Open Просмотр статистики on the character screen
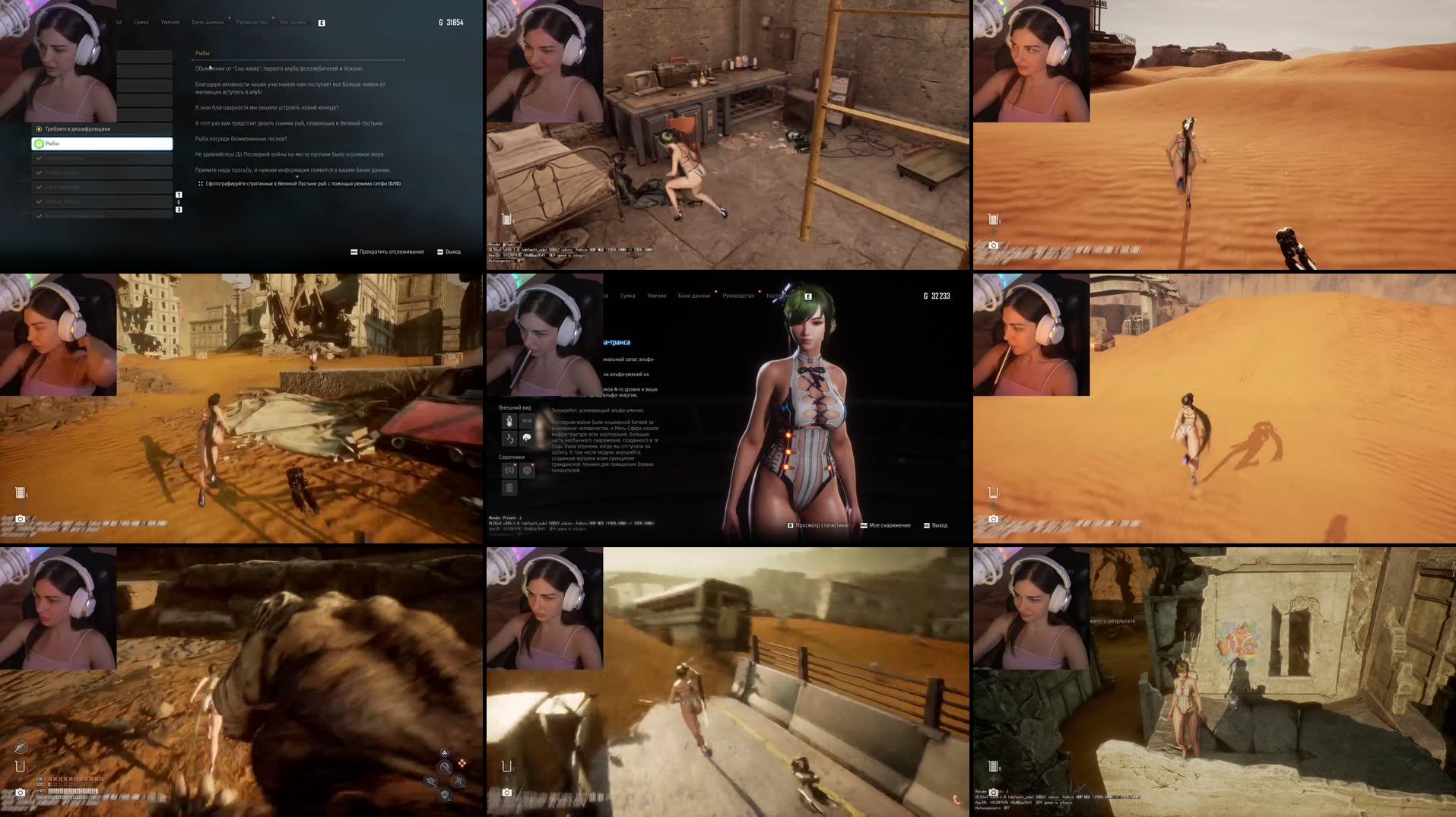Screen dimensions: 1456x817 coord(822,524)
